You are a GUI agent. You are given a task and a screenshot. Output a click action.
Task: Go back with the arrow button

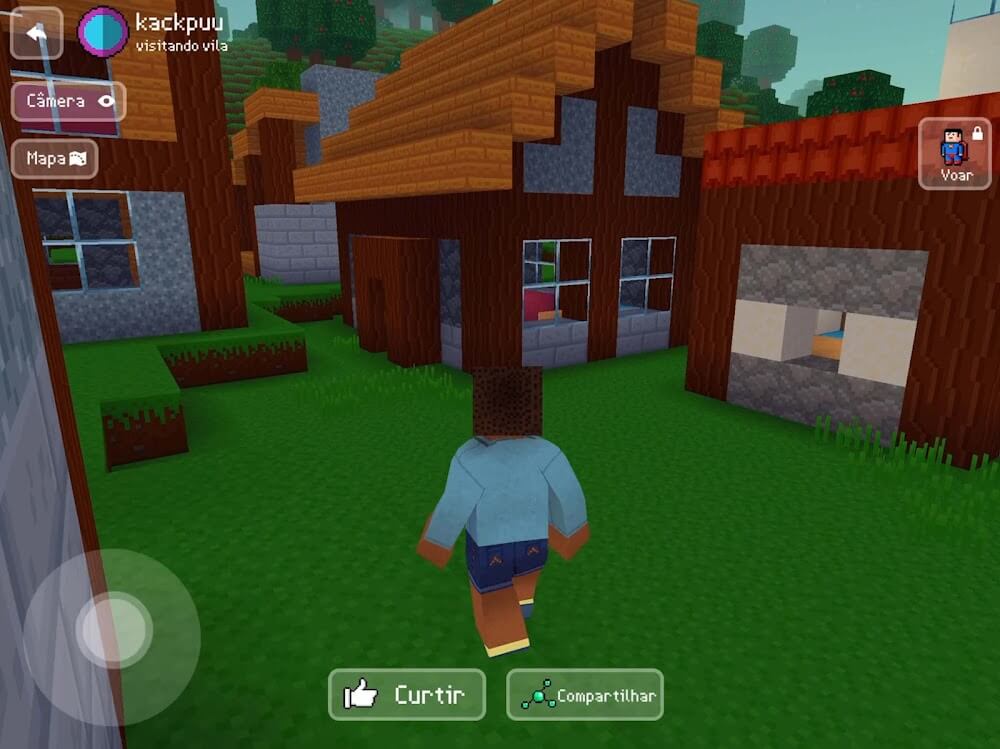(36, 33)
